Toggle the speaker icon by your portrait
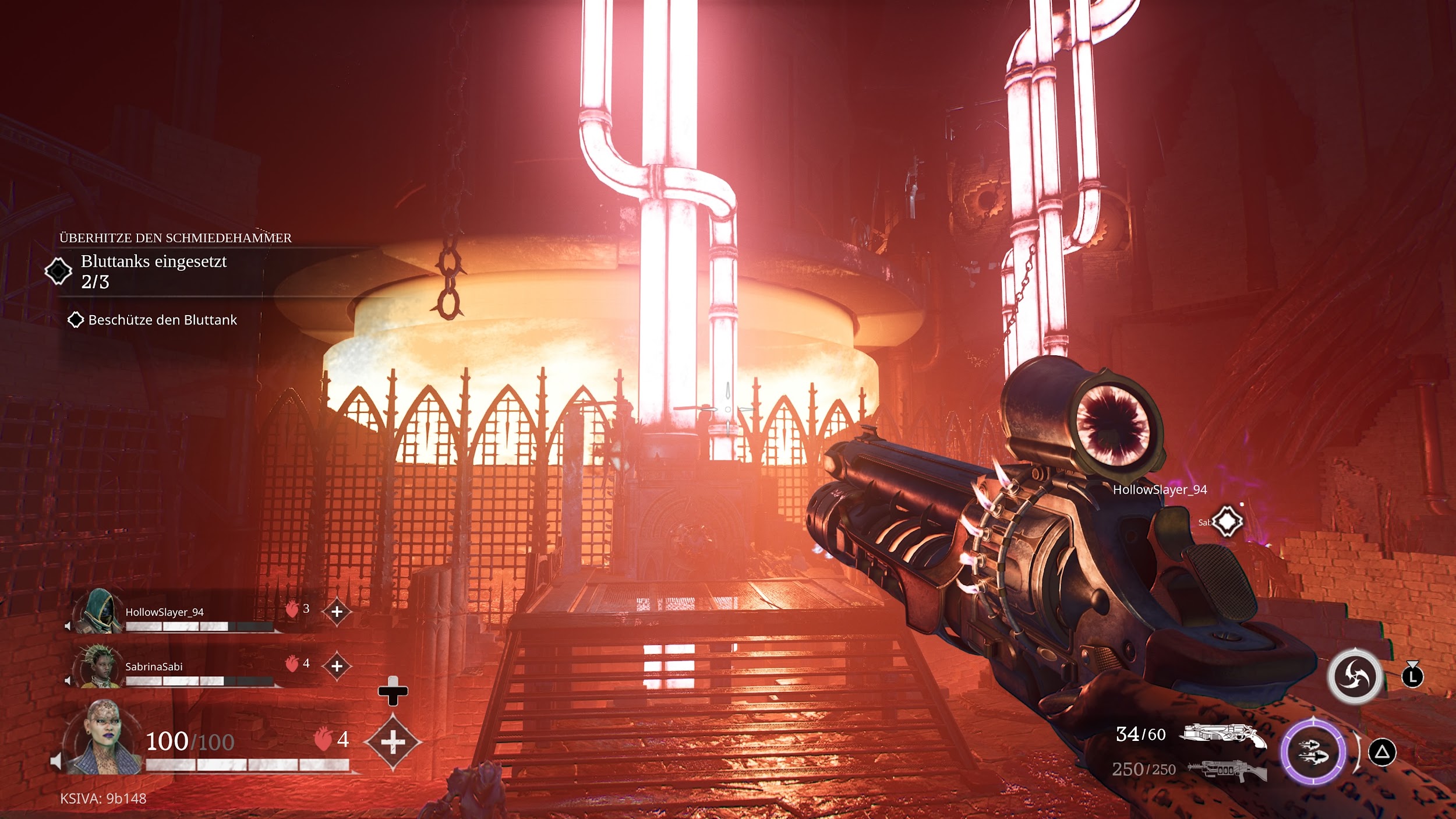This screenshot has width=1456, height=819. click(56, 761)
